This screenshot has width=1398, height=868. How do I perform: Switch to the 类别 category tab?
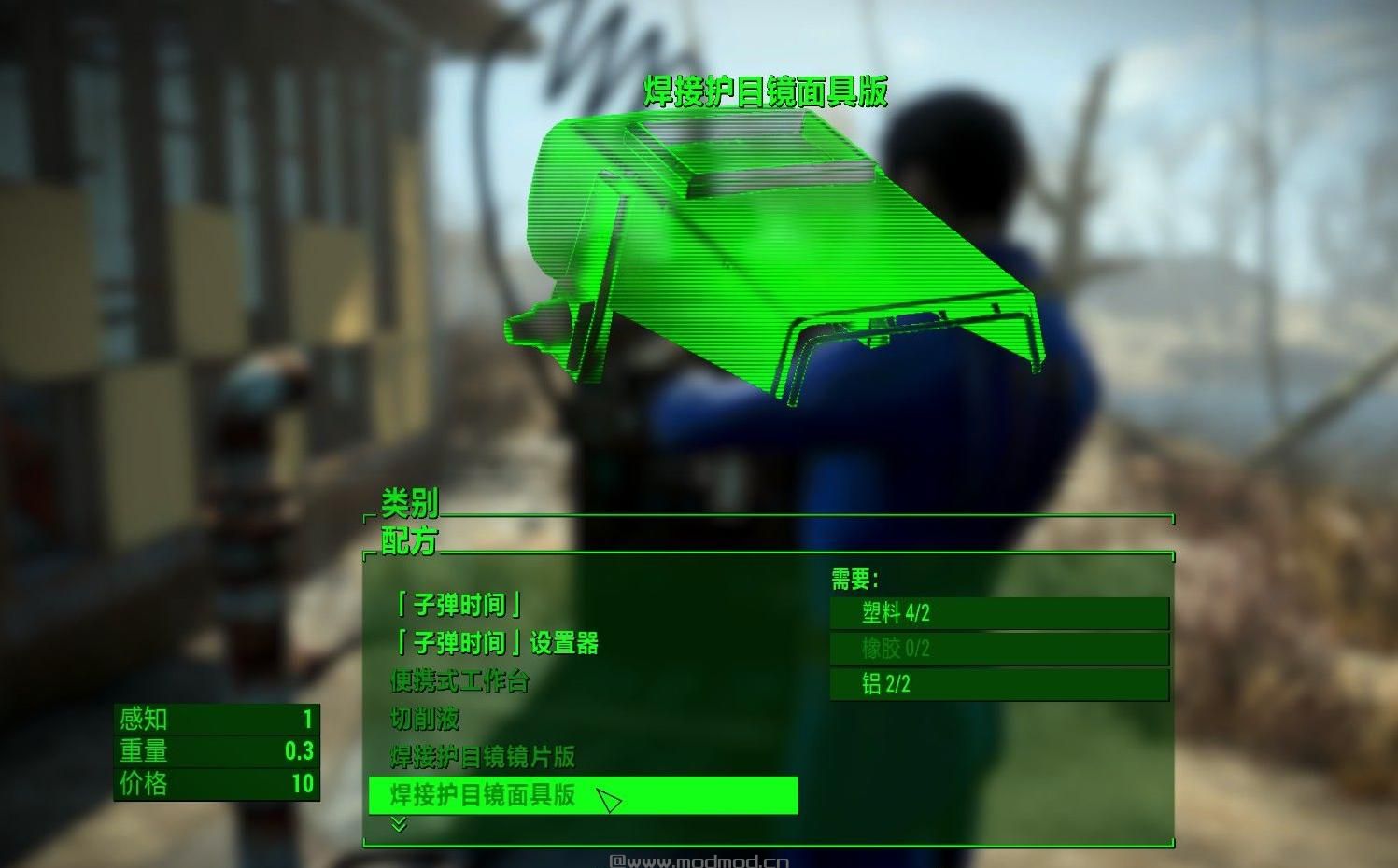tap(407, 509)
